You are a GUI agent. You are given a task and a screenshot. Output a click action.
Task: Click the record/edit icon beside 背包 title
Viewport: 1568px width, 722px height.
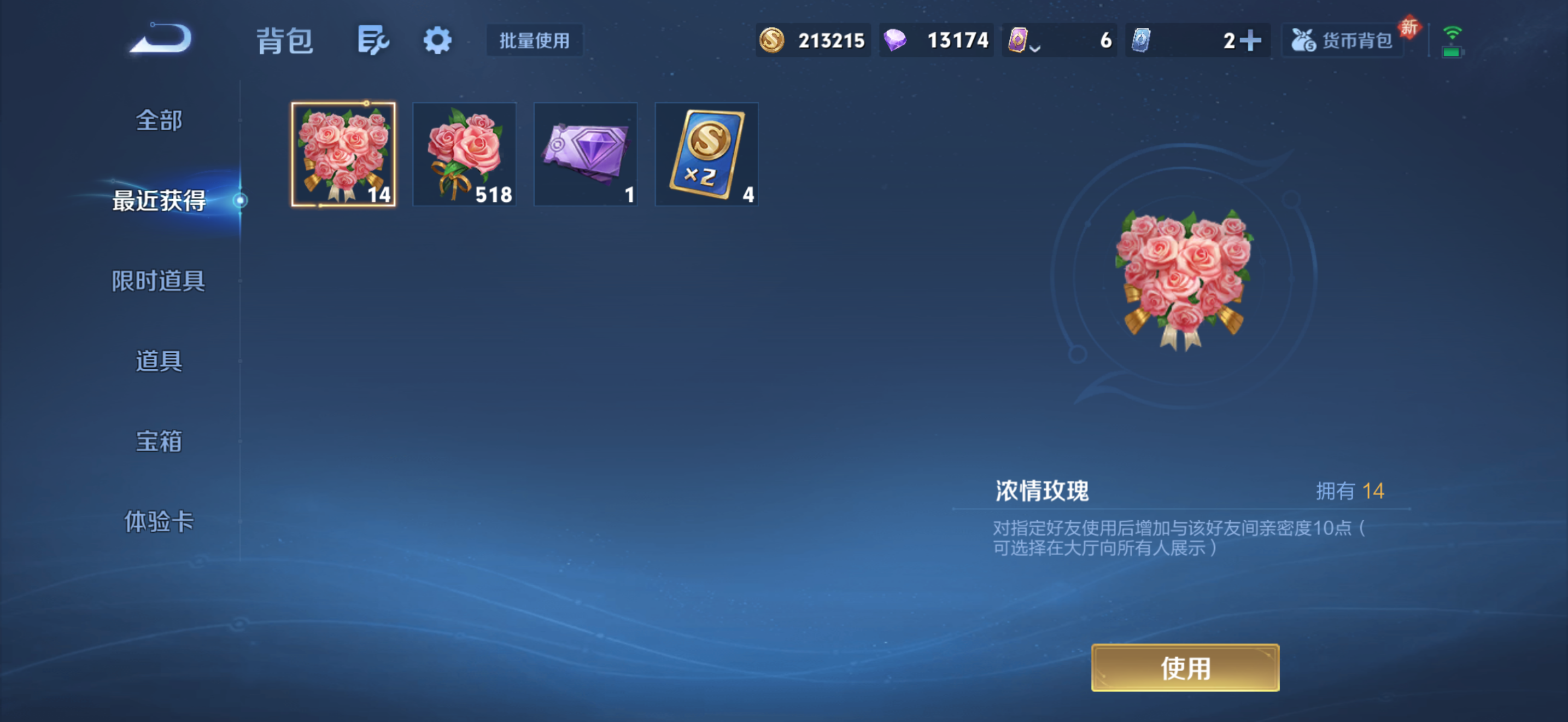point(372,40)
